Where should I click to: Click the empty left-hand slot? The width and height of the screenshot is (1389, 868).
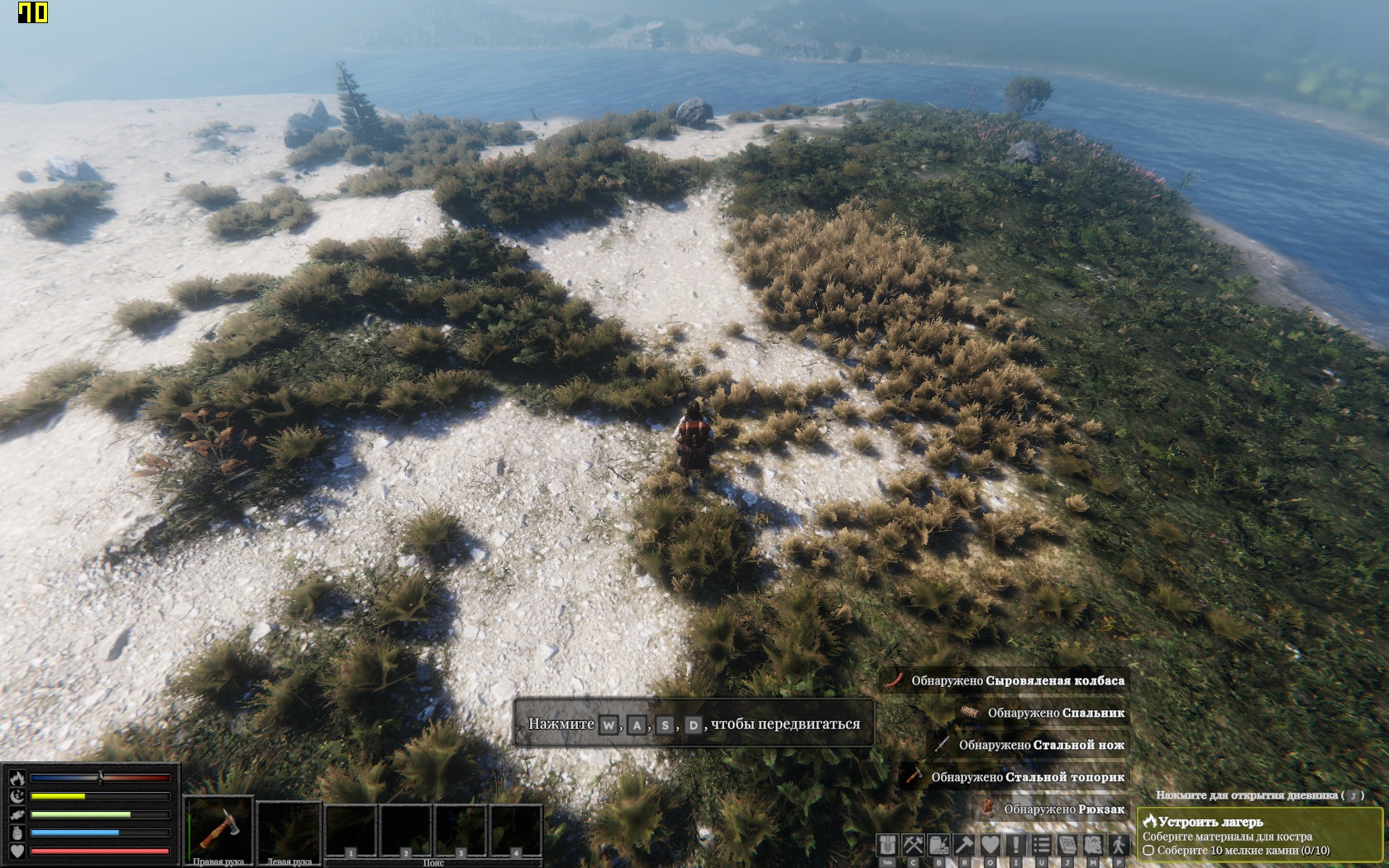pos(289,828)
